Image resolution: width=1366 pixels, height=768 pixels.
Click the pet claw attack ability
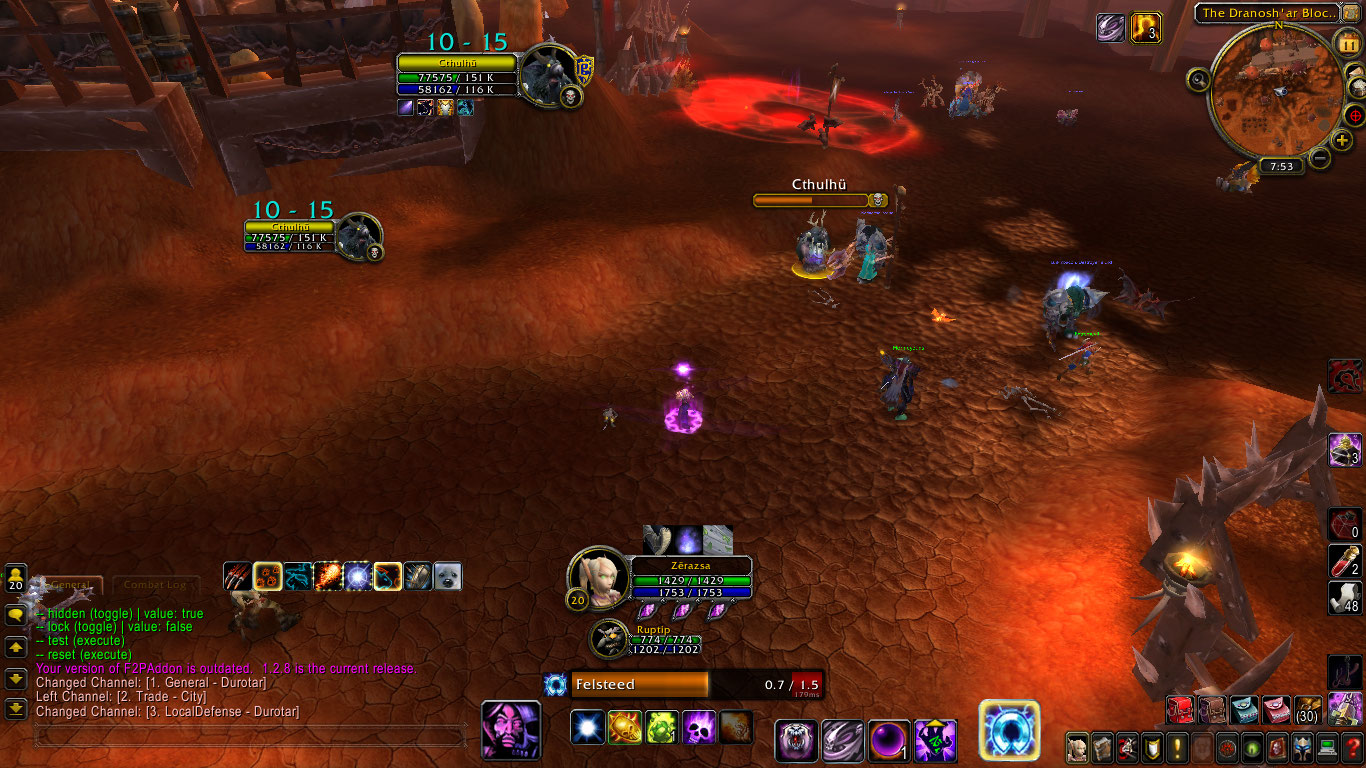[x=237, y=576]
